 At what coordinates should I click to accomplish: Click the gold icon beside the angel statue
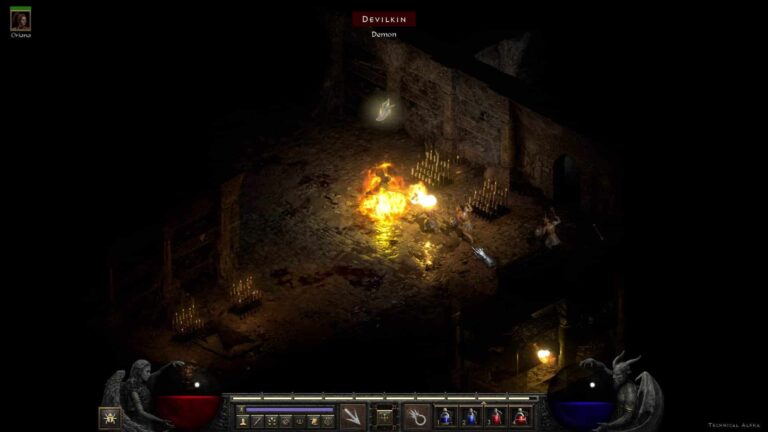(109, 417)
